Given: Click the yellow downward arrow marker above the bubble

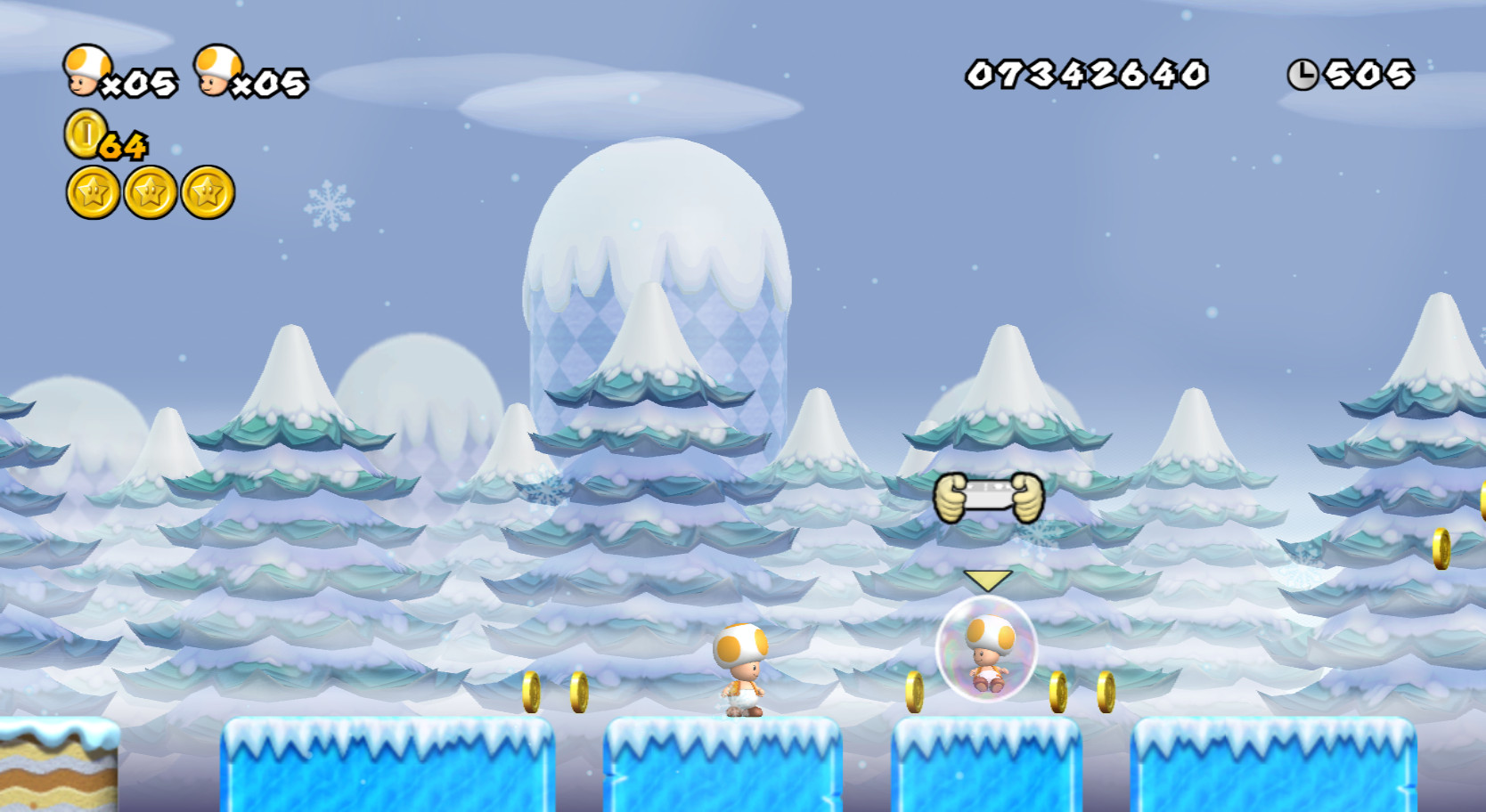Looking at the screenshot, I should [x=986, y=581].
